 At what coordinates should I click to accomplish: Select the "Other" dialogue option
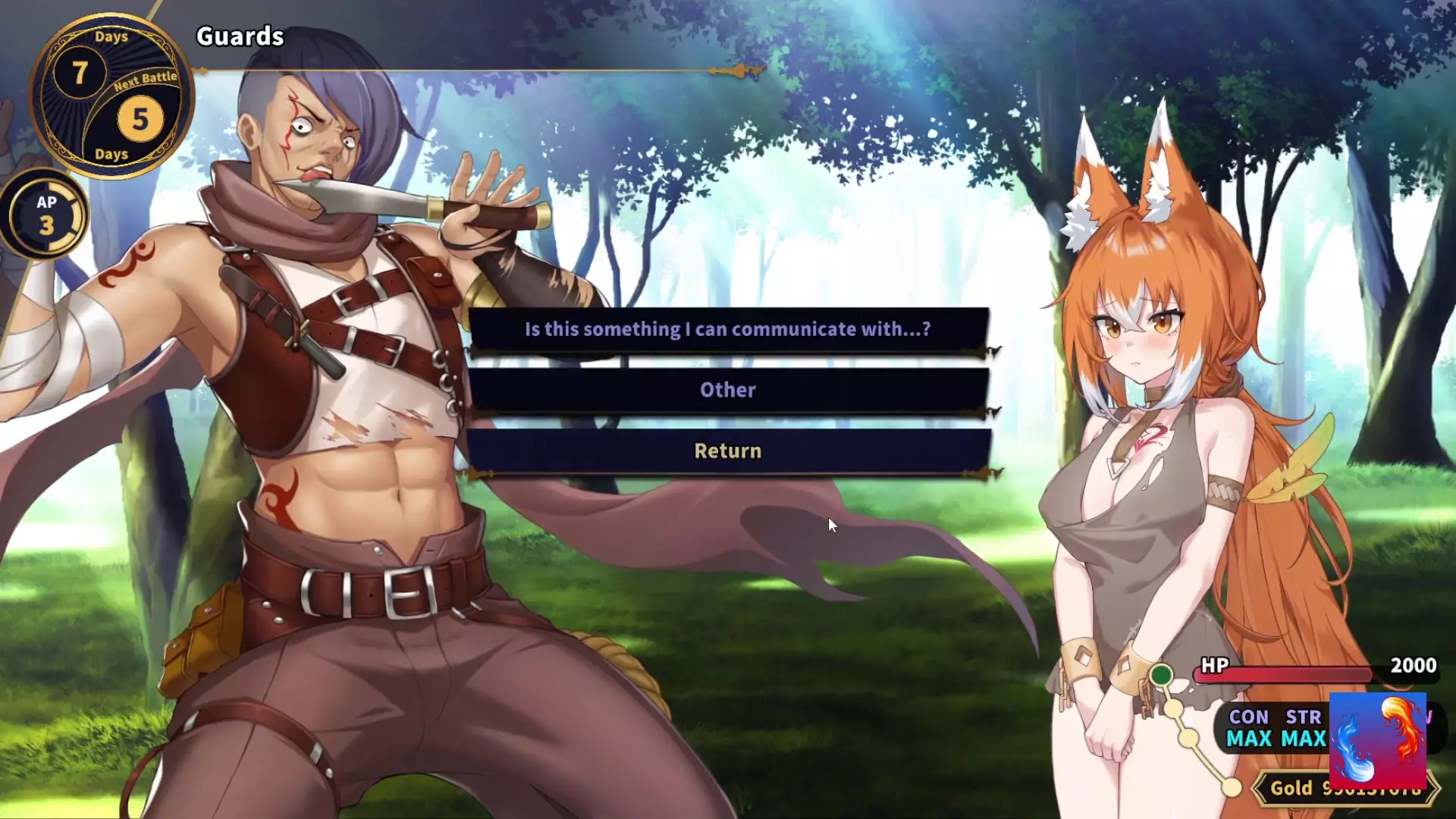pos(728,390)
